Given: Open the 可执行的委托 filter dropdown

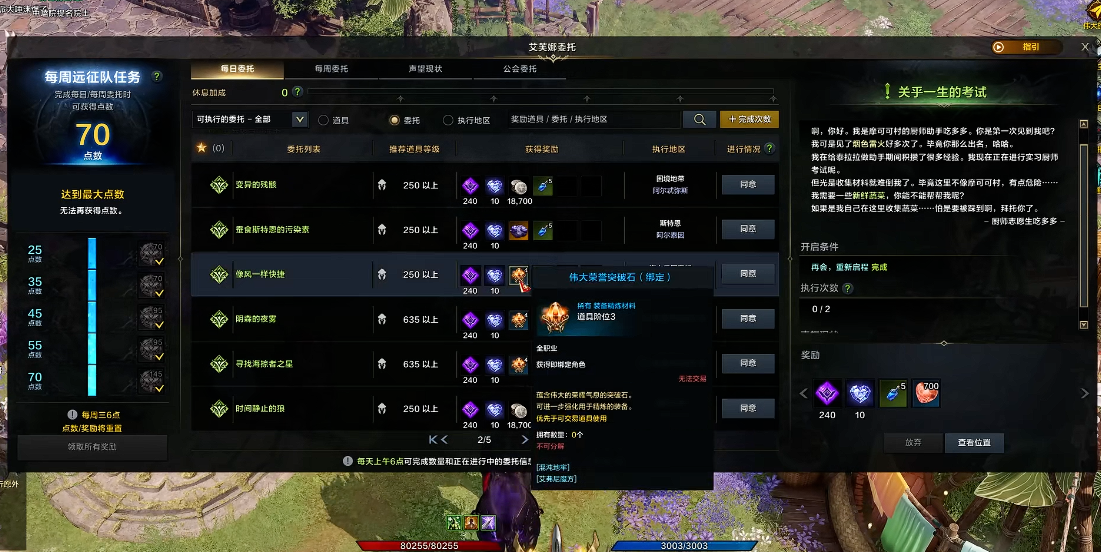Looking at the screenshot, I should pos(299,119).
